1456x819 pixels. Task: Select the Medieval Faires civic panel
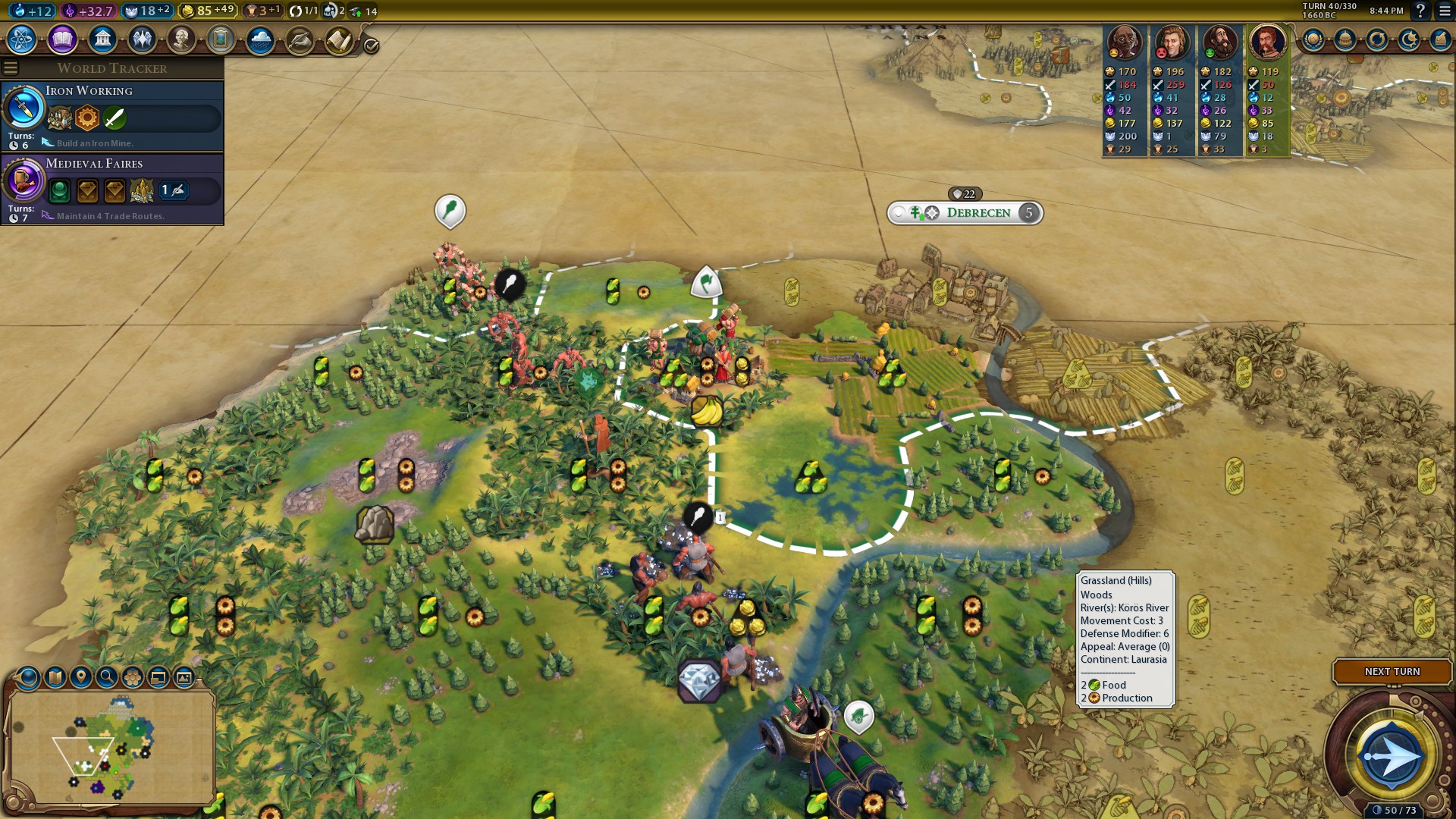112,190
